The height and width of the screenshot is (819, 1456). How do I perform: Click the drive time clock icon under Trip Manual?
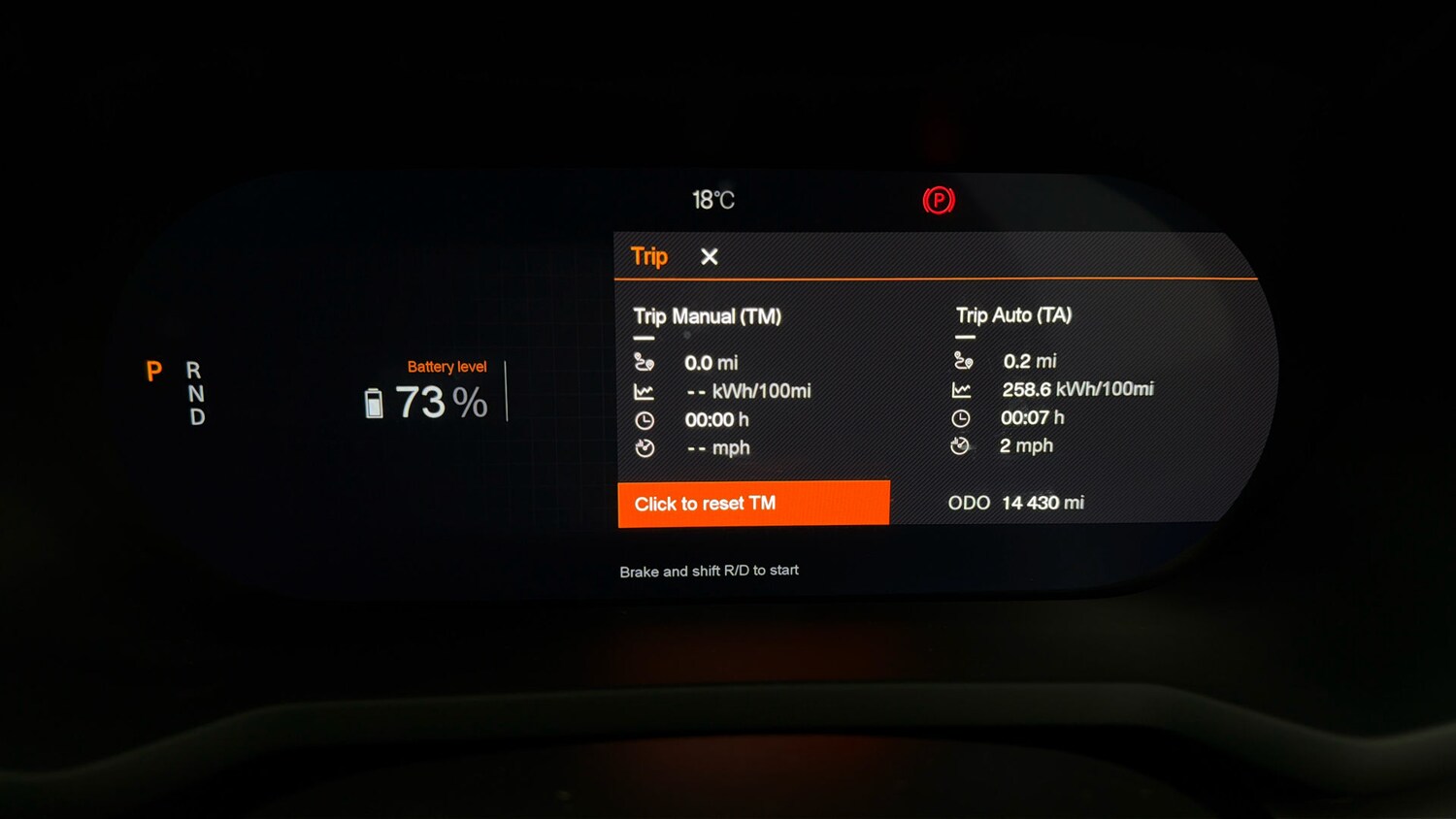(643, 419)
